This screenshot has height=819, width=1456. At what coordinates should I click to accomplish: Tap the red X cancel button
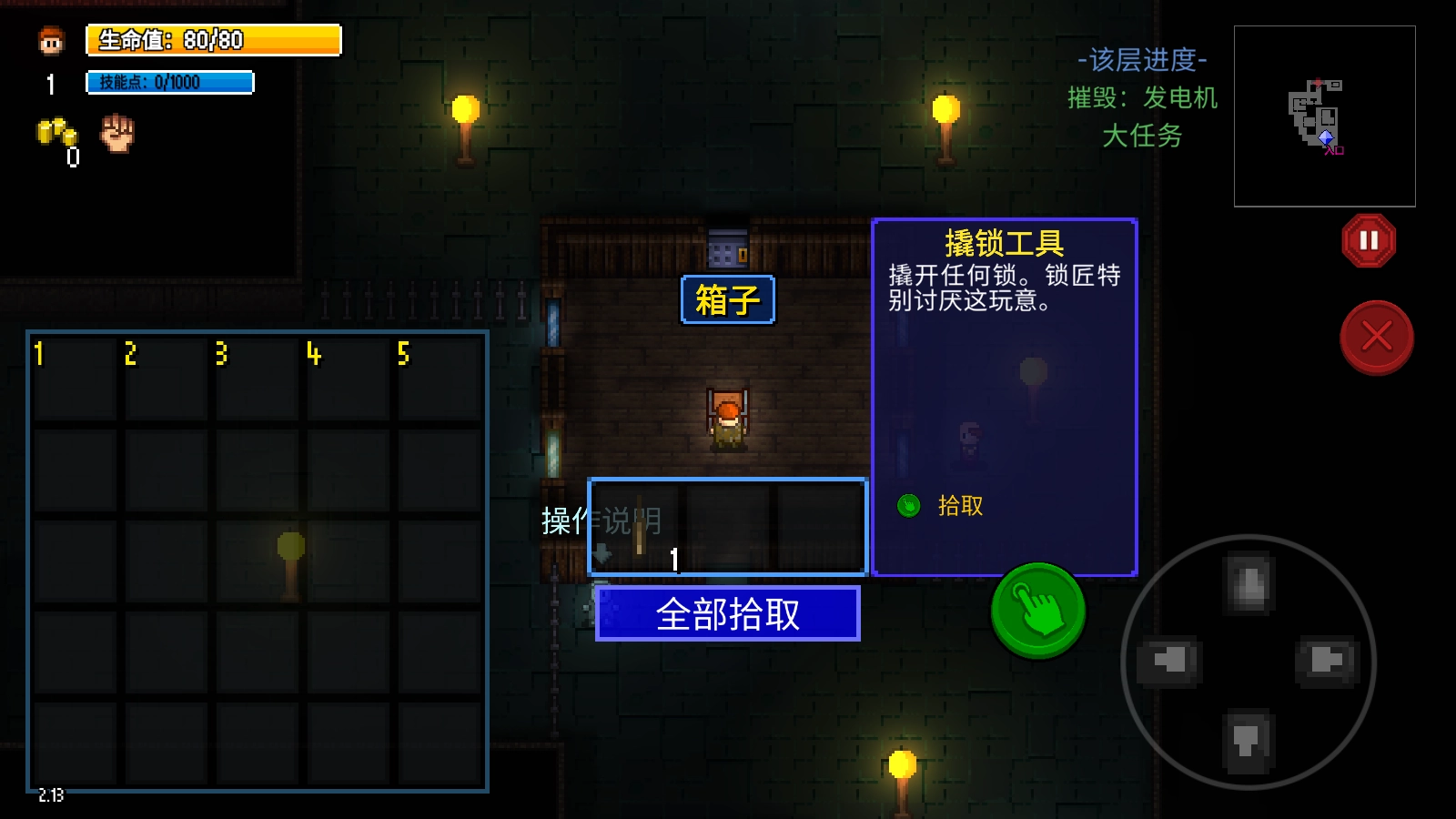coord(1377,338)
